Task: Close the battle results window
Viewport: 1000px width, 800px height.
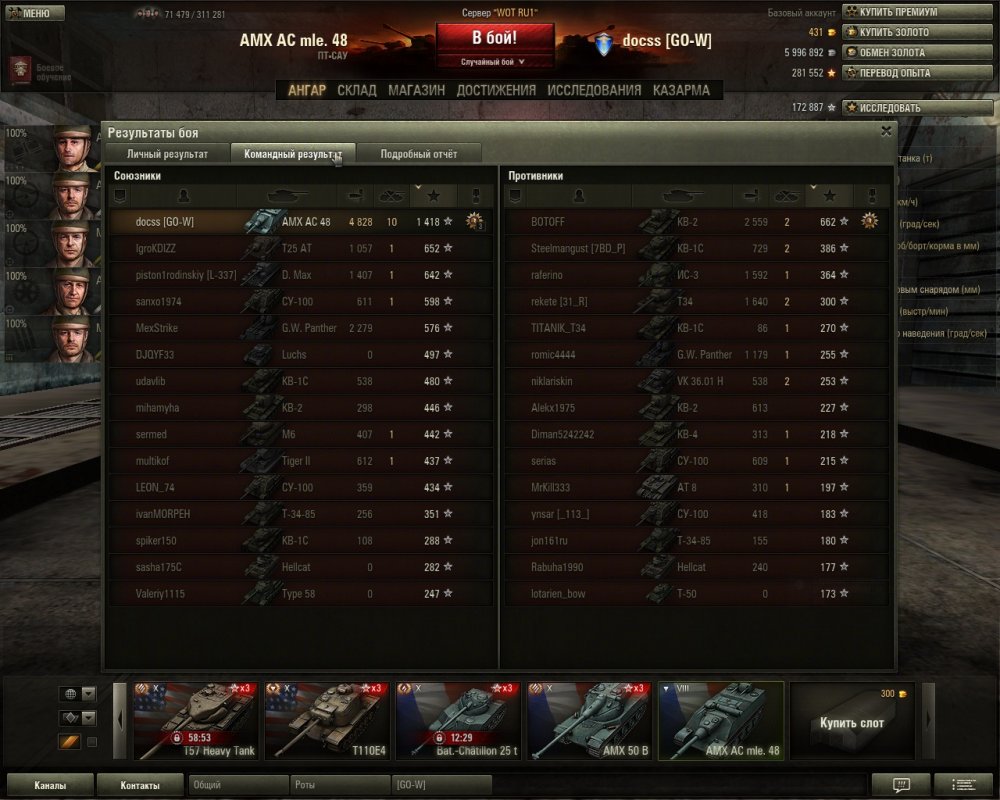Action: [x=886, y=131]
